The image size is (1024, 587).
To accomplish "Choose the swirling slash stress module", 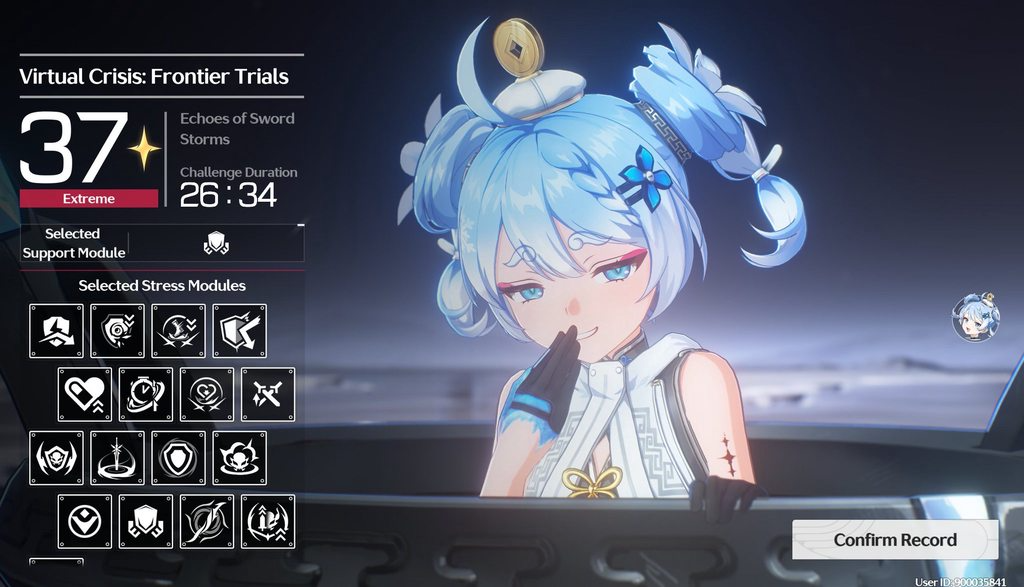I will click(x=207, y=521).
